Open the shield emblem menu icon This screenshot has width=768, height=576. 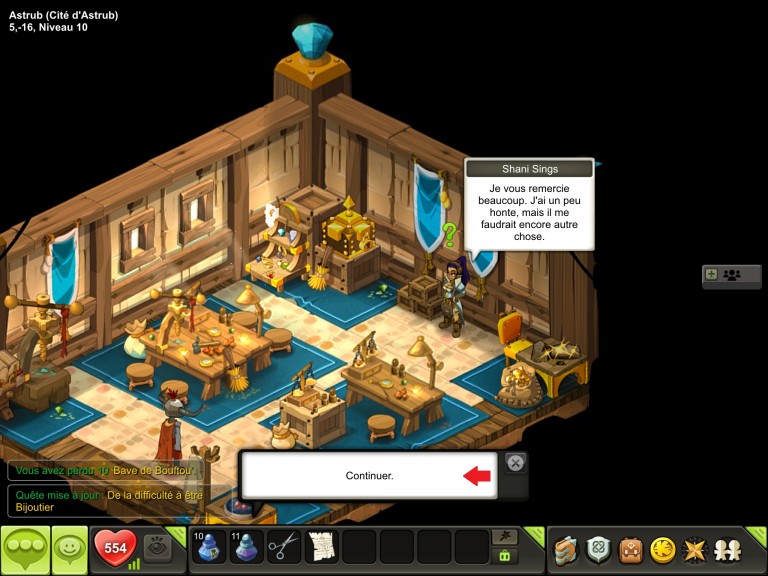click(598, 549)
